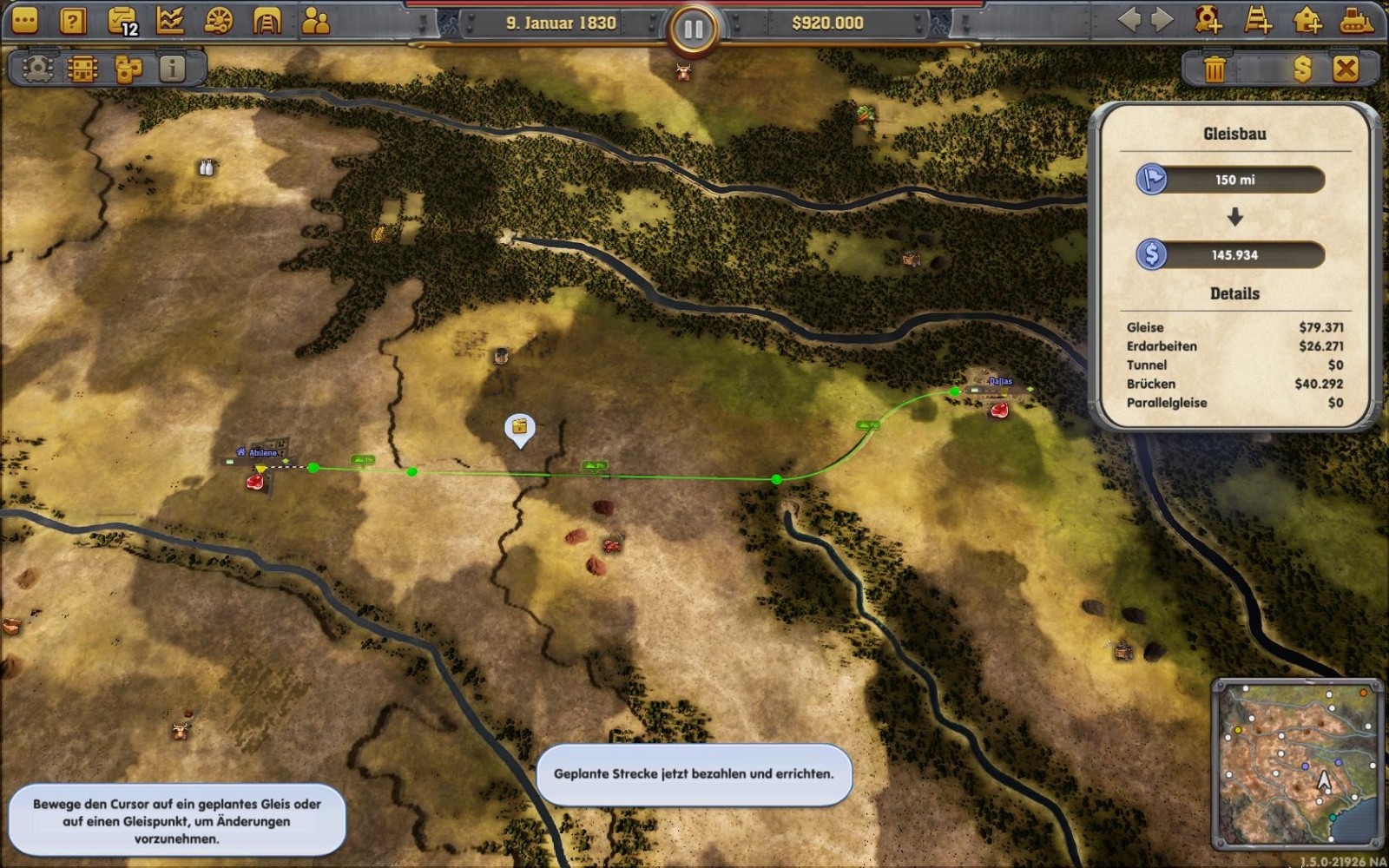Viewport: 1389px width, 868px height.
Task: Open the people/staff panel
Action: (x=315, y=21)
